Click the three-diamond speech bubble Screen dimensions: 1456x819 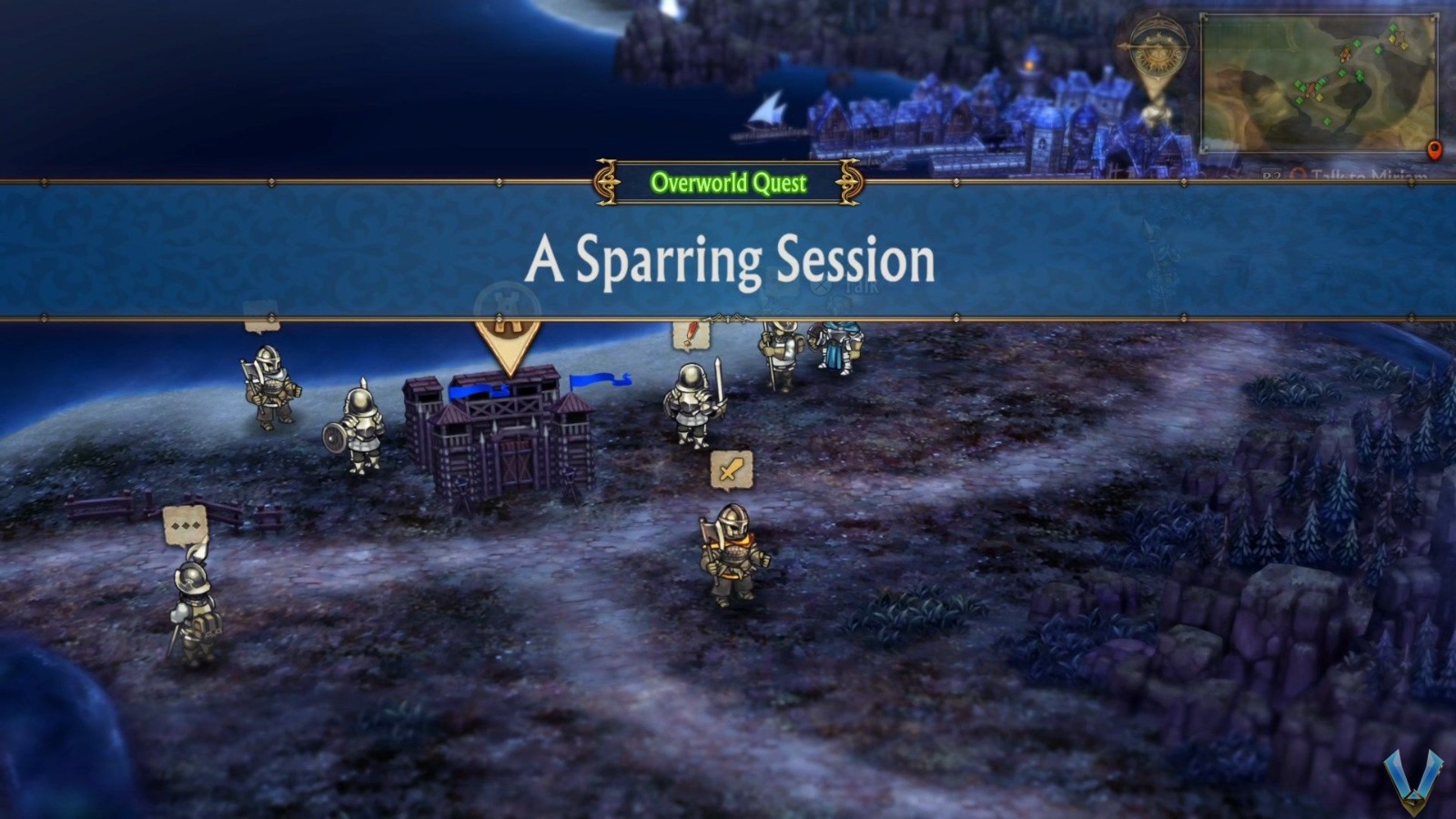184,525
